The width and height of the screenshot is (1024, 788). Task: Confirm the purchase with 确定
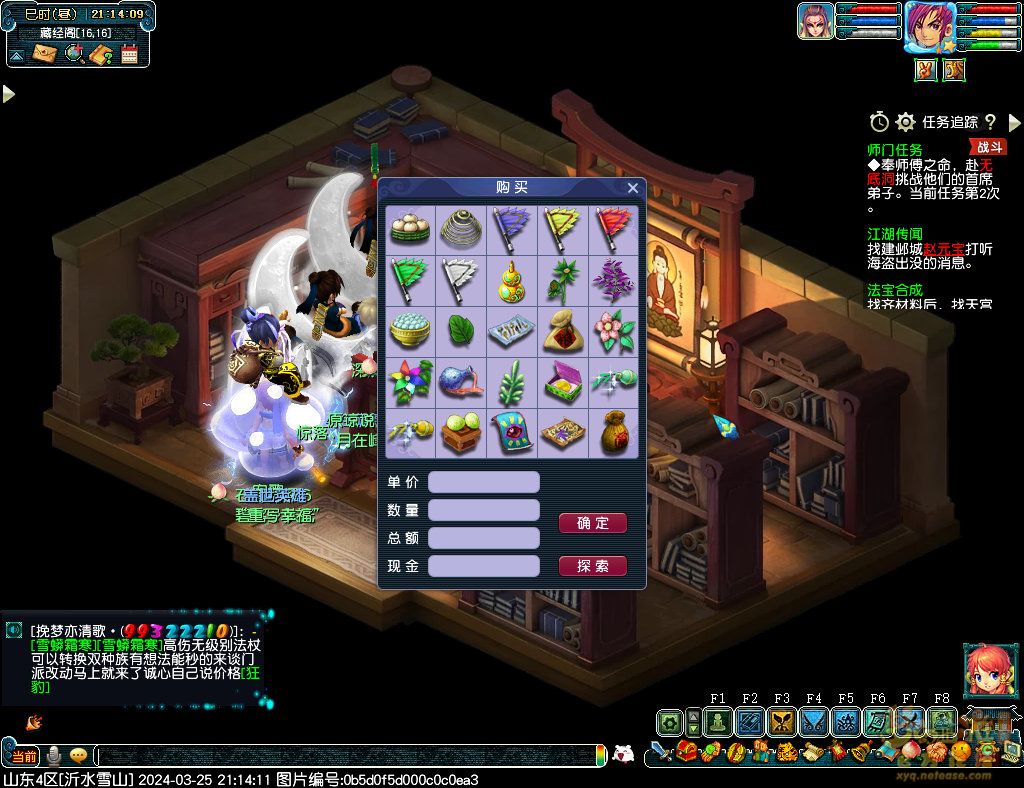click(x=592, y=523)
